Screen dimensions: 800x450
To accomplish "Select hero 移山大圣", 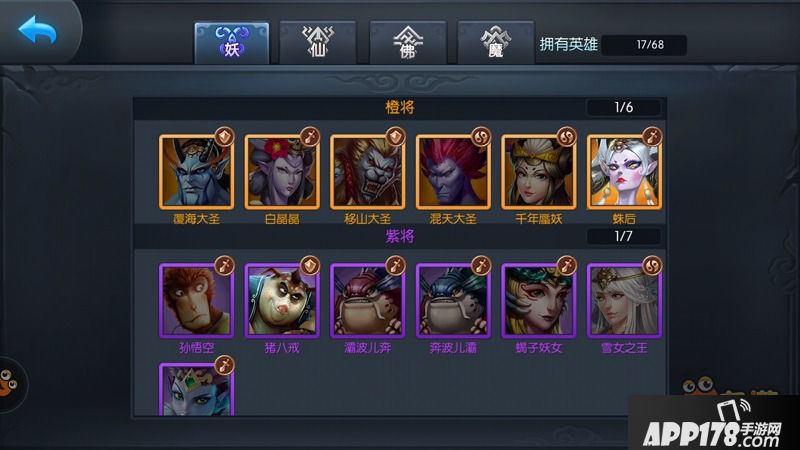I will [367, 172].
